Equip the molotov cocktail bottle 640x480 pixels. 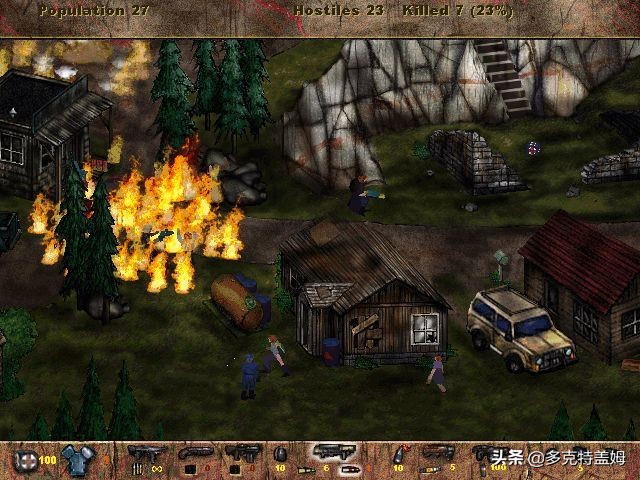point(397,455)
